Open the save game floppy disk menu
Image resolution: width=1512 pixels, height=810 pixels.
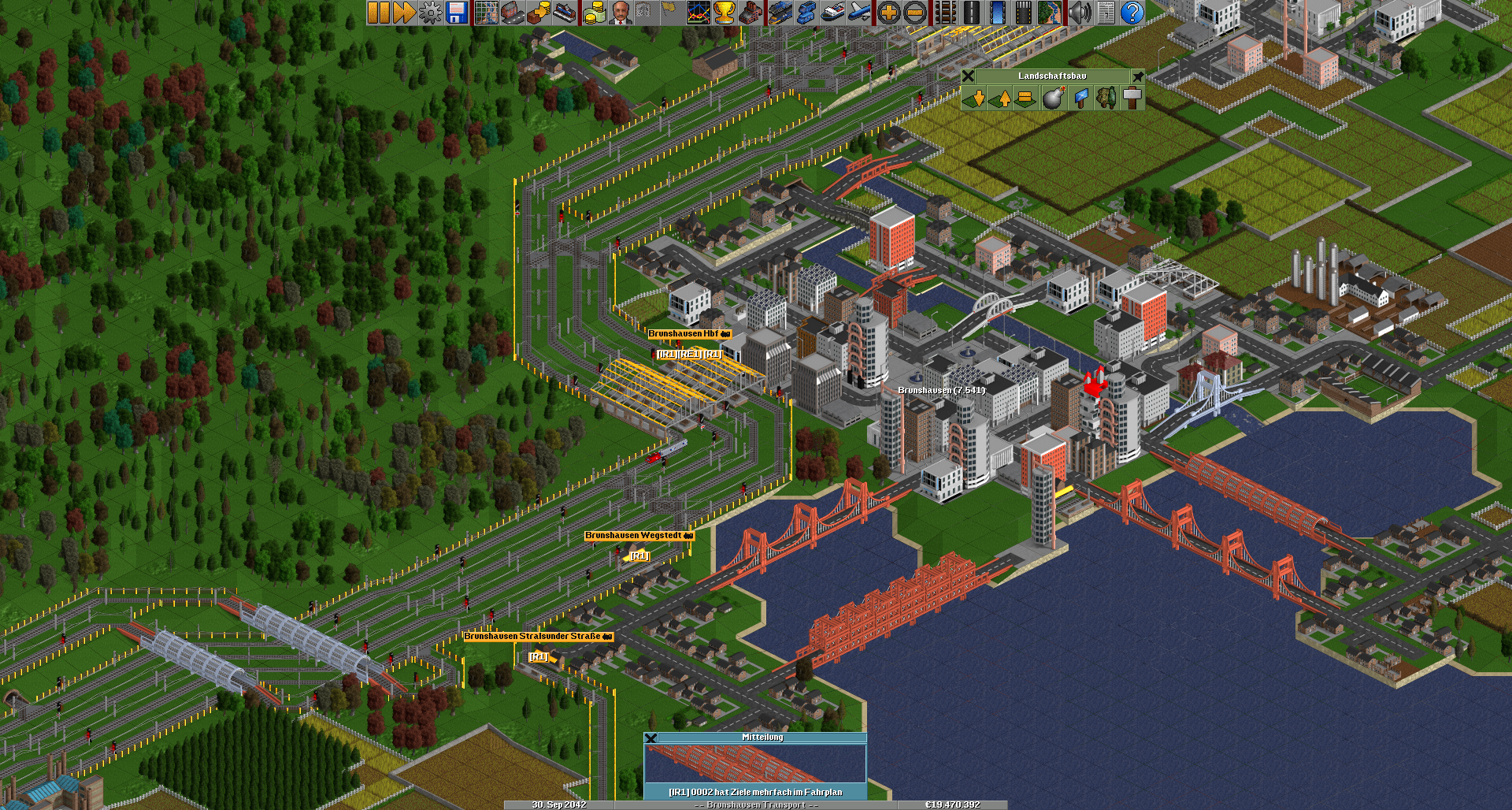[457, 13]
